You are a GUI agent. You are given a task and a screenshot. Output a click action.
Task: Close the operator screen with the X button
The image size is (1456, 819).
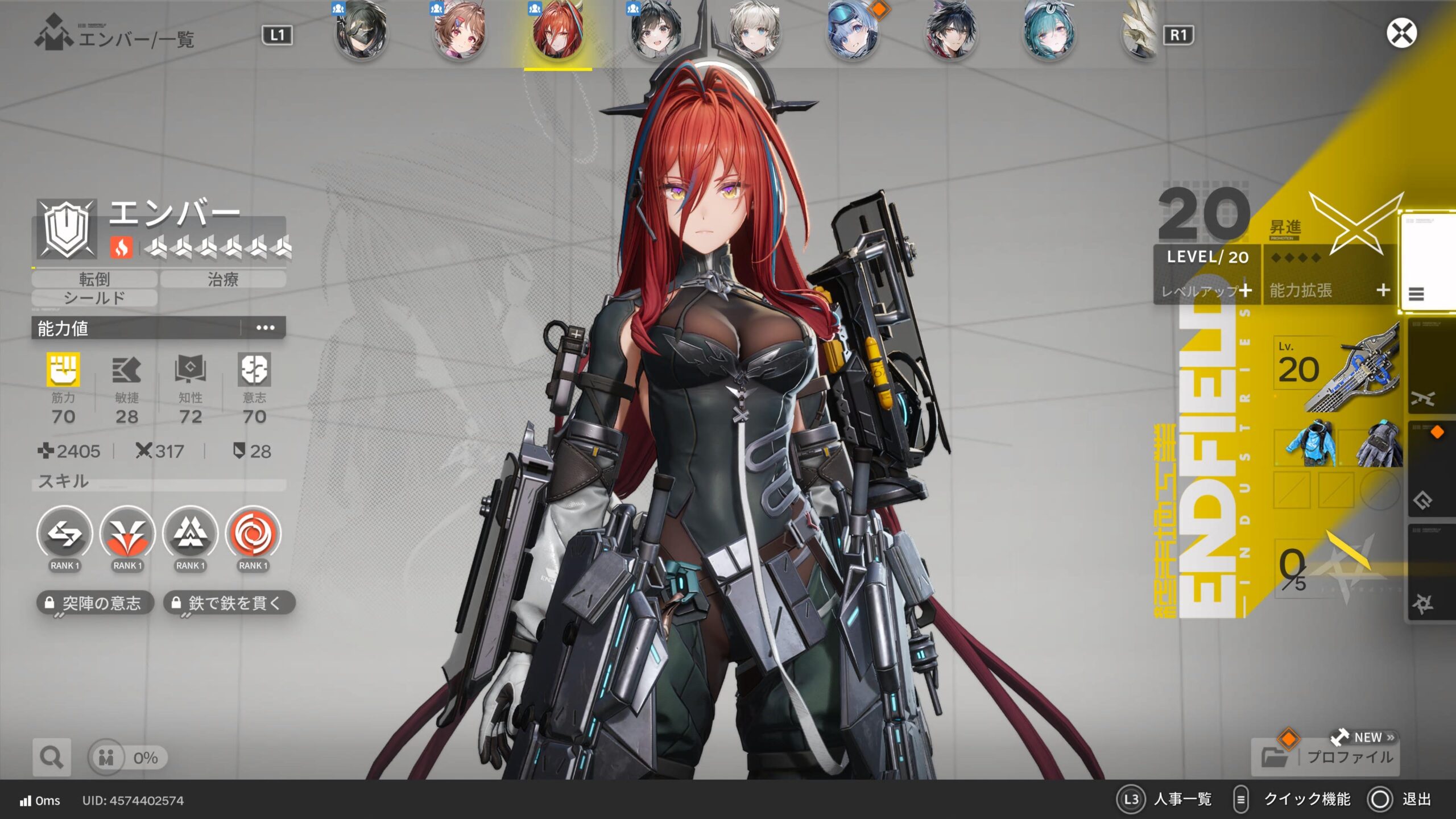[x=1401, y=34]
